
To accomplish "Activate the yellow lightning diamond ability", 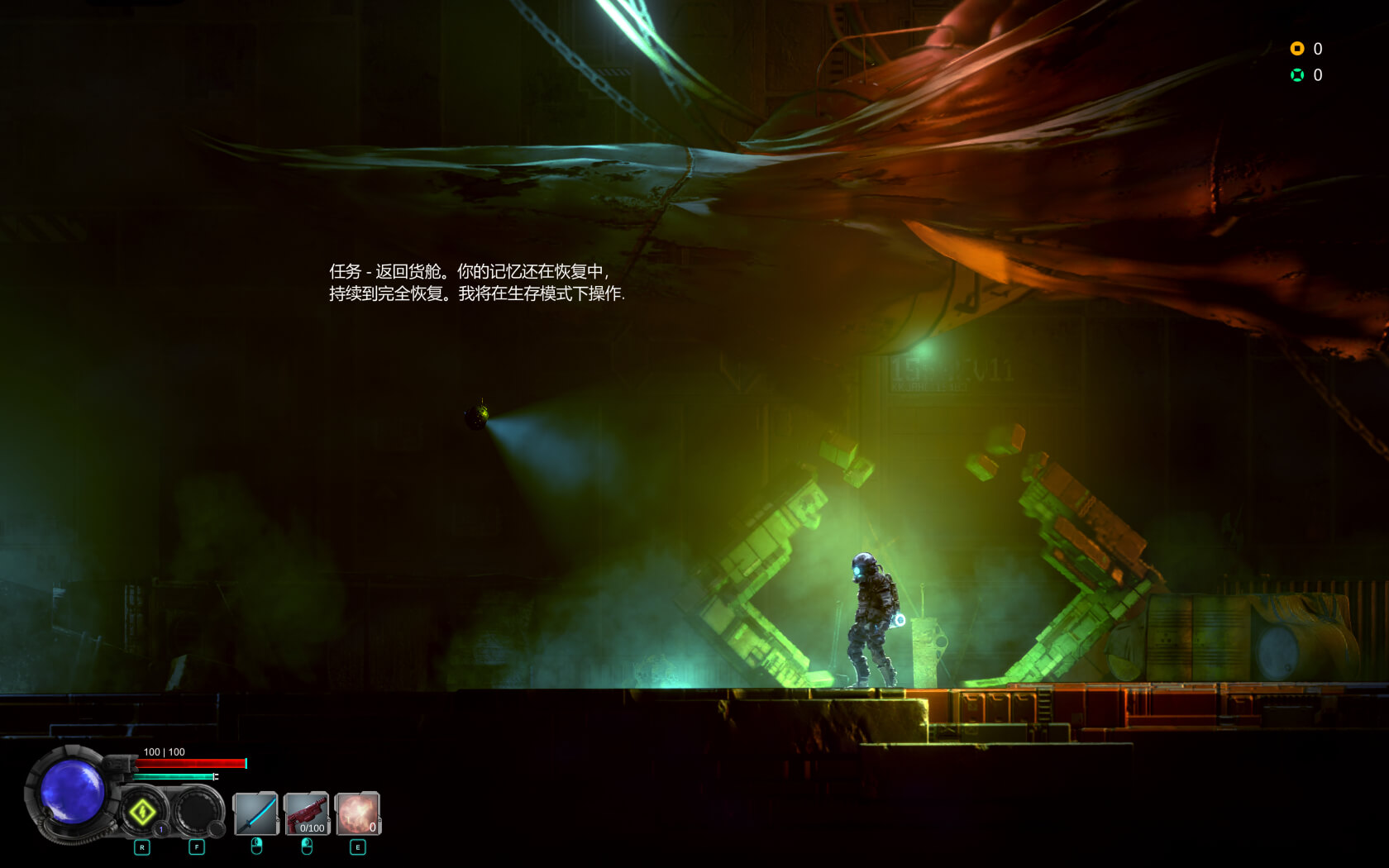I will tap(142, 812).
